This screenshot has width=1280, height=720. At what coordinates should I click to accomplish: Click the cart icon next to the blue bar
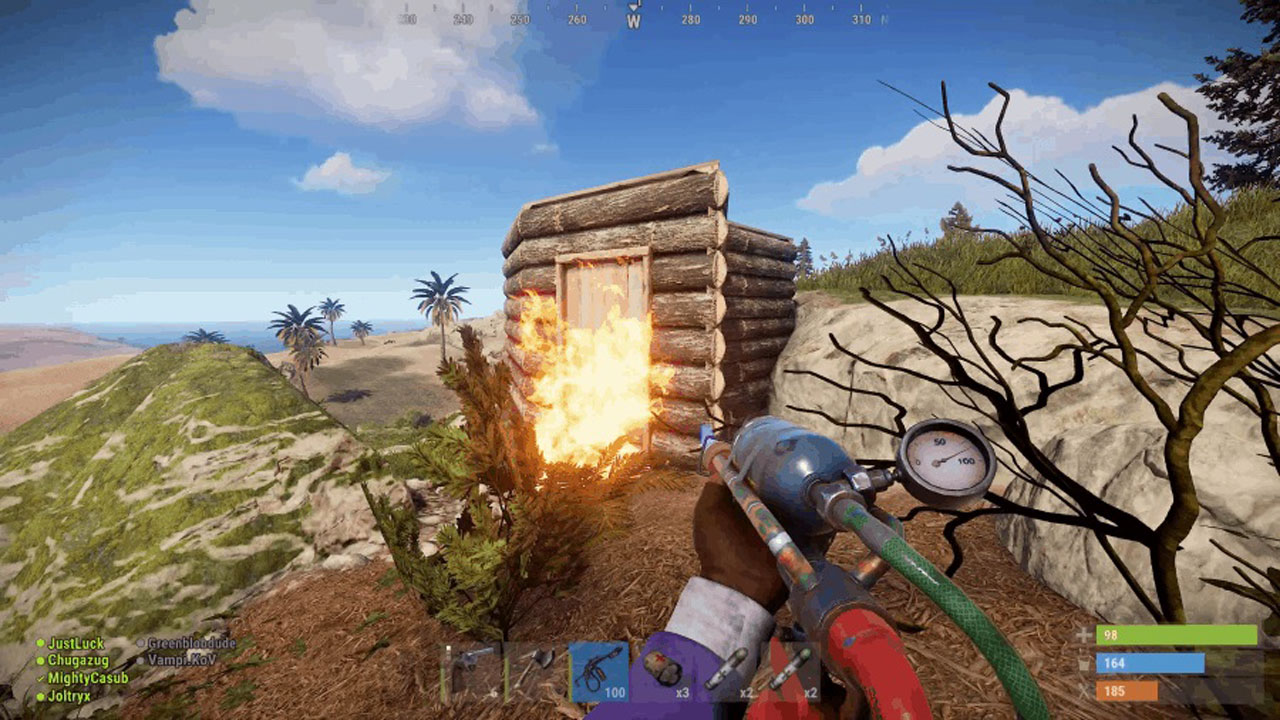pos(1083,664)
